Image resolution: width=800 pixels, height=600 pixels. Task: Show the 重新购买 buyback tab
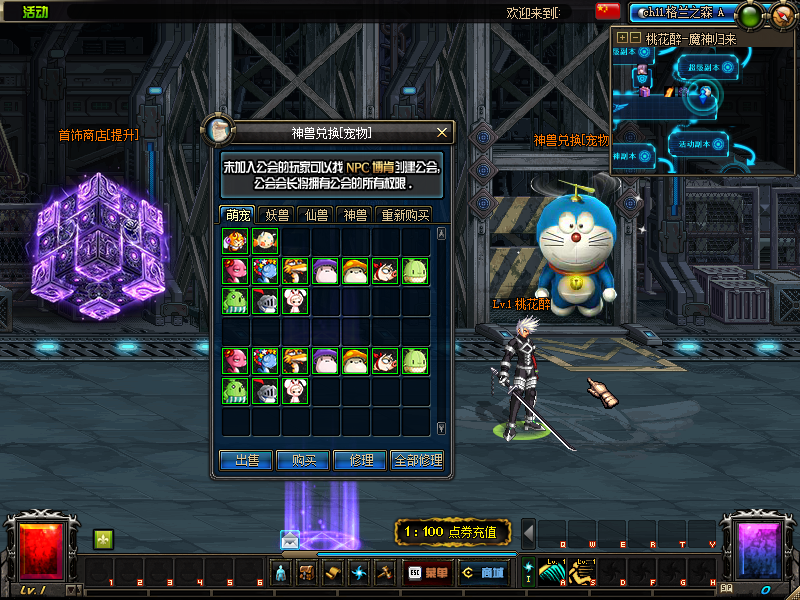[403, 214]
